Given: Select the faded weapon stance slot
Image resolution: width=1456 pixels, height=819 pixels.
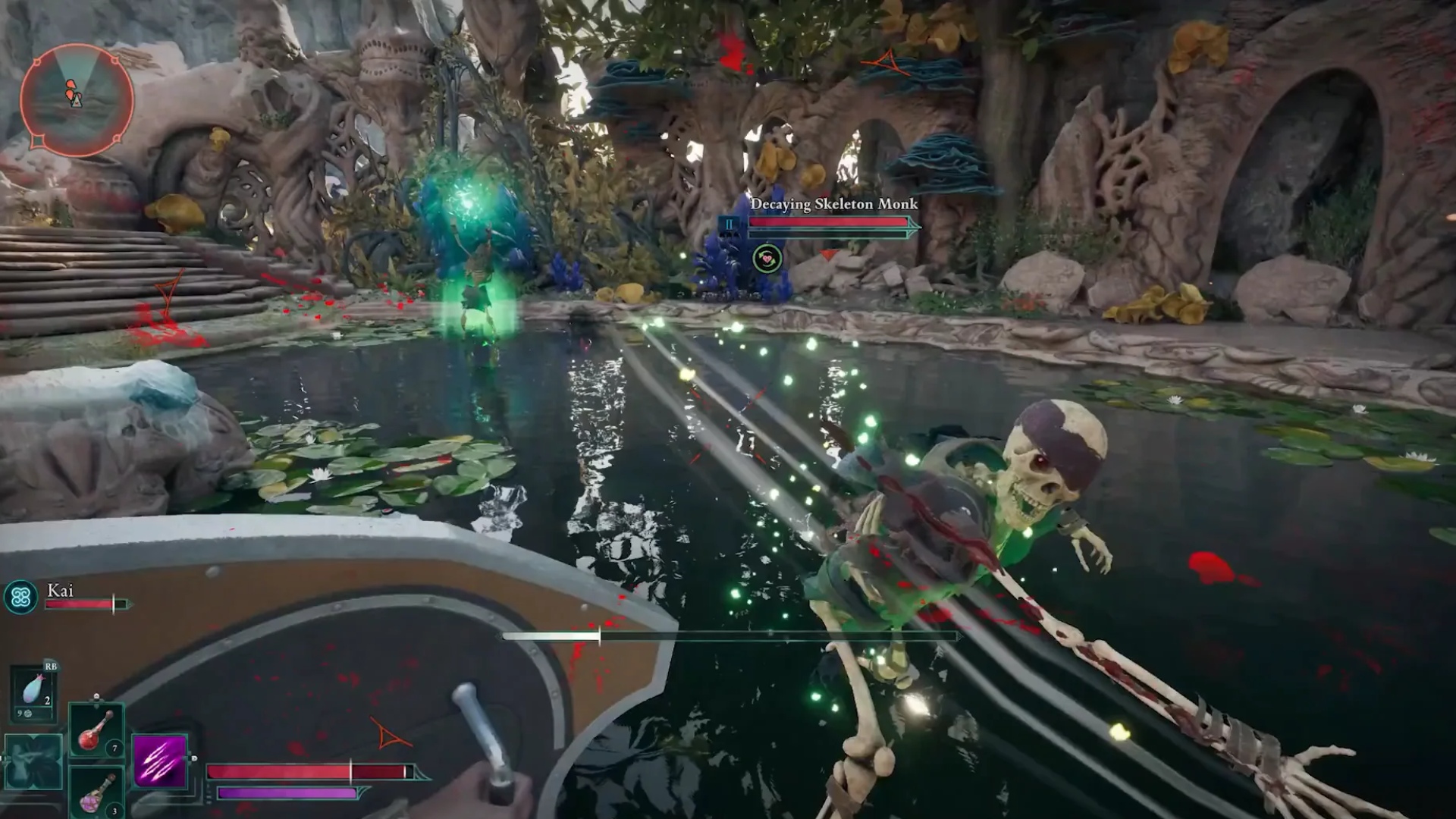Looking at the screenshot, I should click(33, 762).
